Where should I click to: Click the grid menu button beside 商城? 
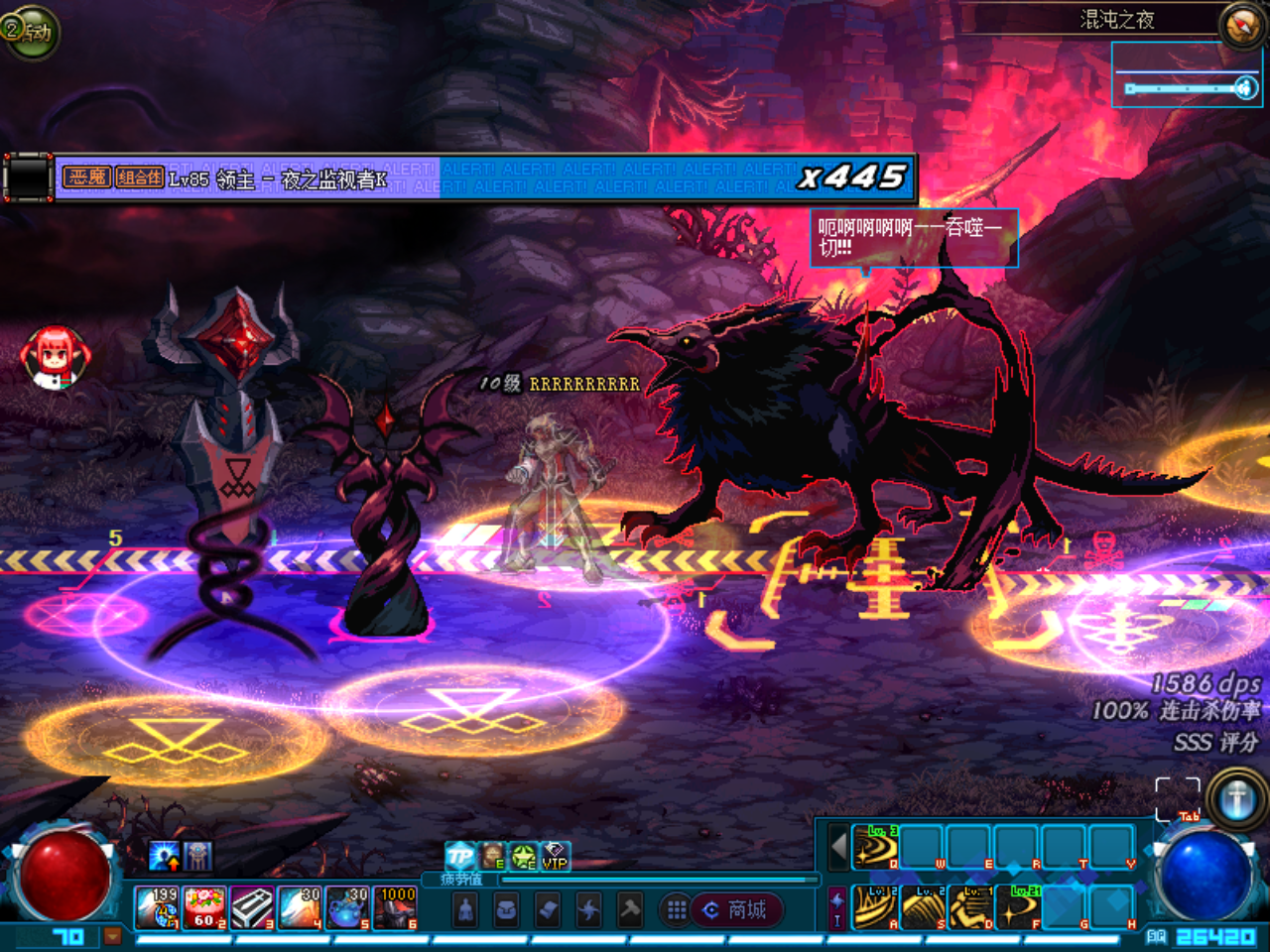point(676,909)
